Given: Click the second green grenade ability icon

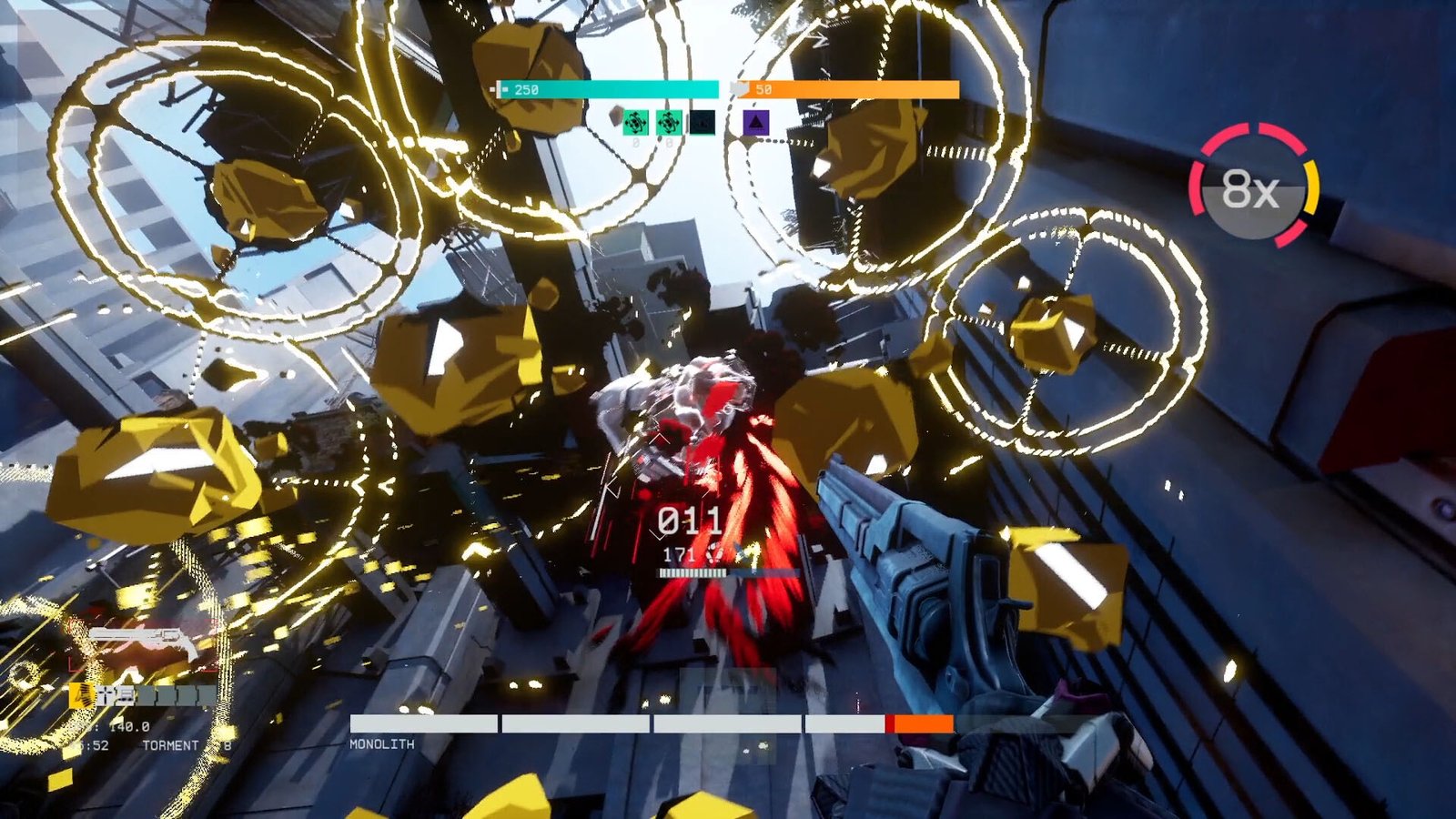Looking at the screenshot, I should pos(669,122).
